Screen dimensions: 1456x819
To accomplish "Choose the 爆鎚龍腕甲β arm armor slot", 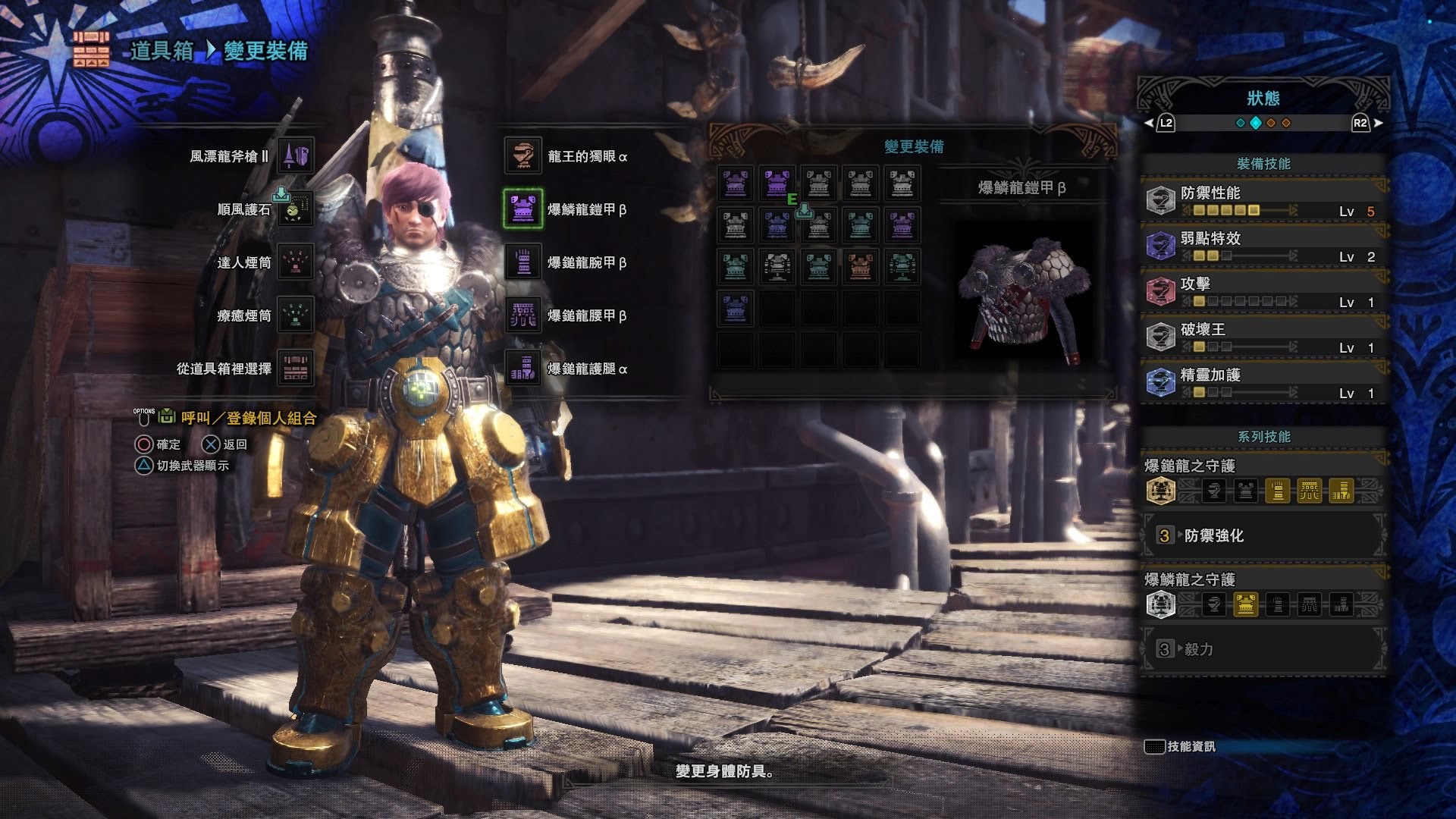I will coord(523,262).
